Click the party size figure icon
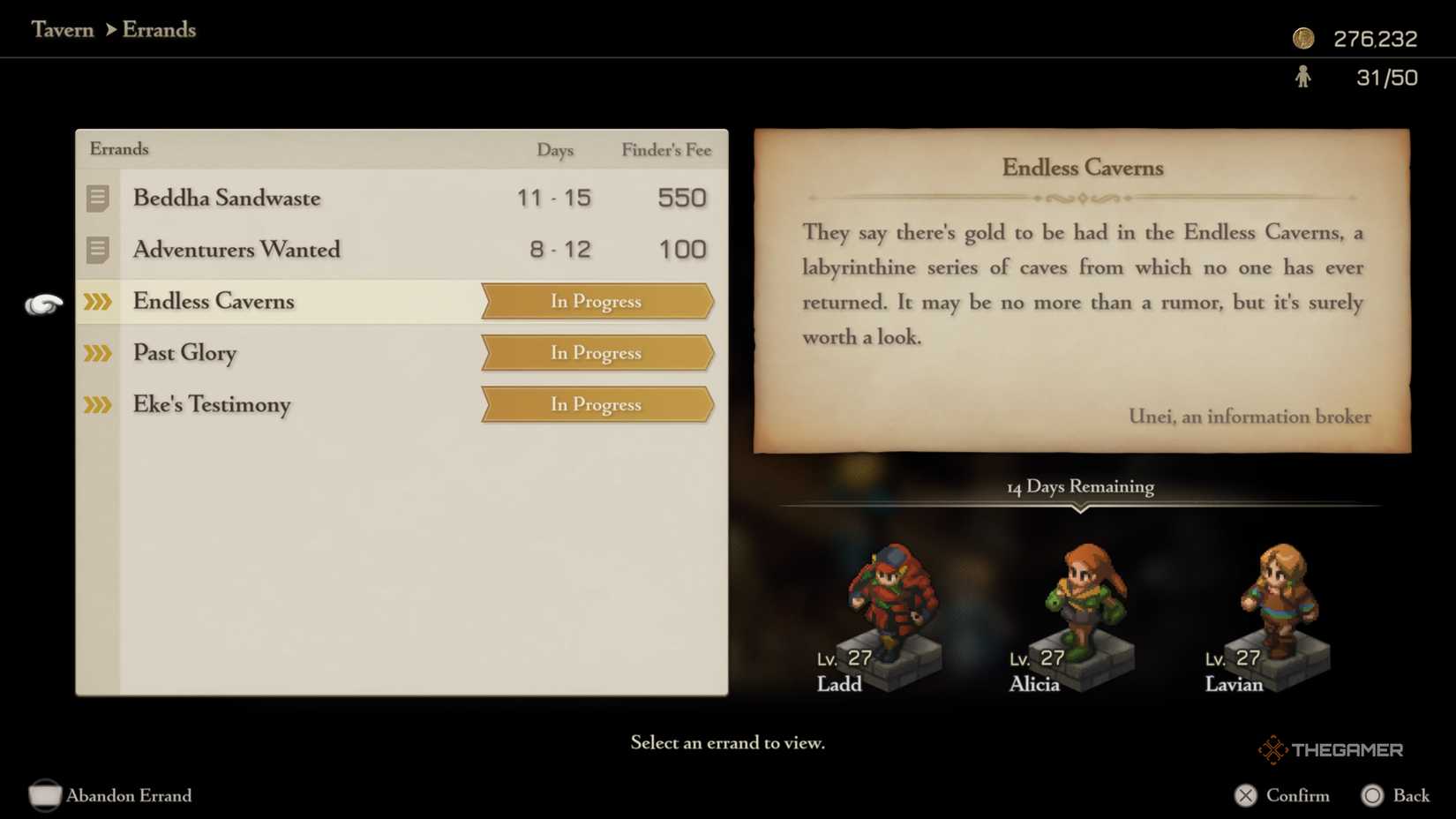The height and width of the screenshot is (819, 1456). 1303,78
